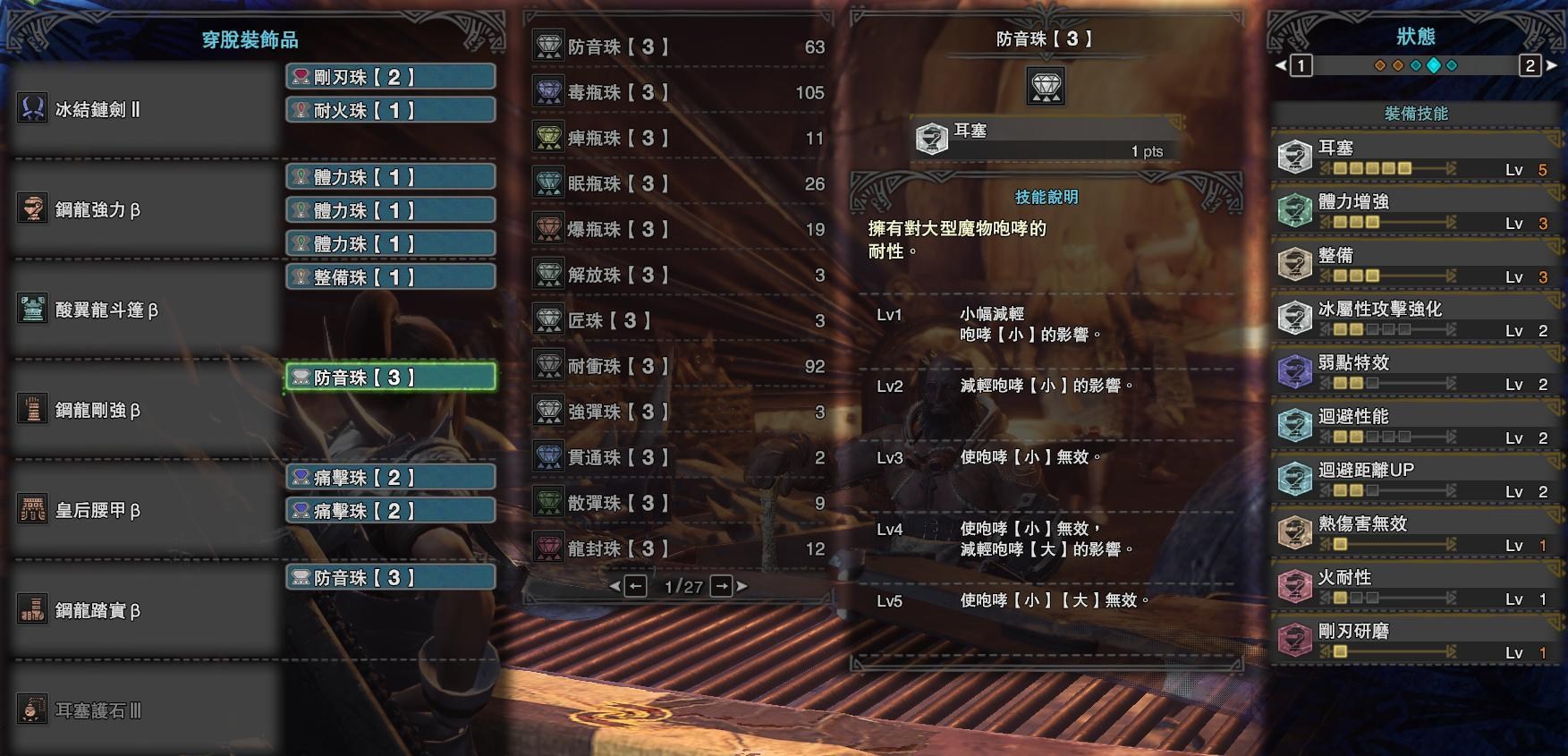The width and height of the screenshot is (1568, 756).
Task: Select the 整備珠【1】 decoration slot
Action: [391, 277]
